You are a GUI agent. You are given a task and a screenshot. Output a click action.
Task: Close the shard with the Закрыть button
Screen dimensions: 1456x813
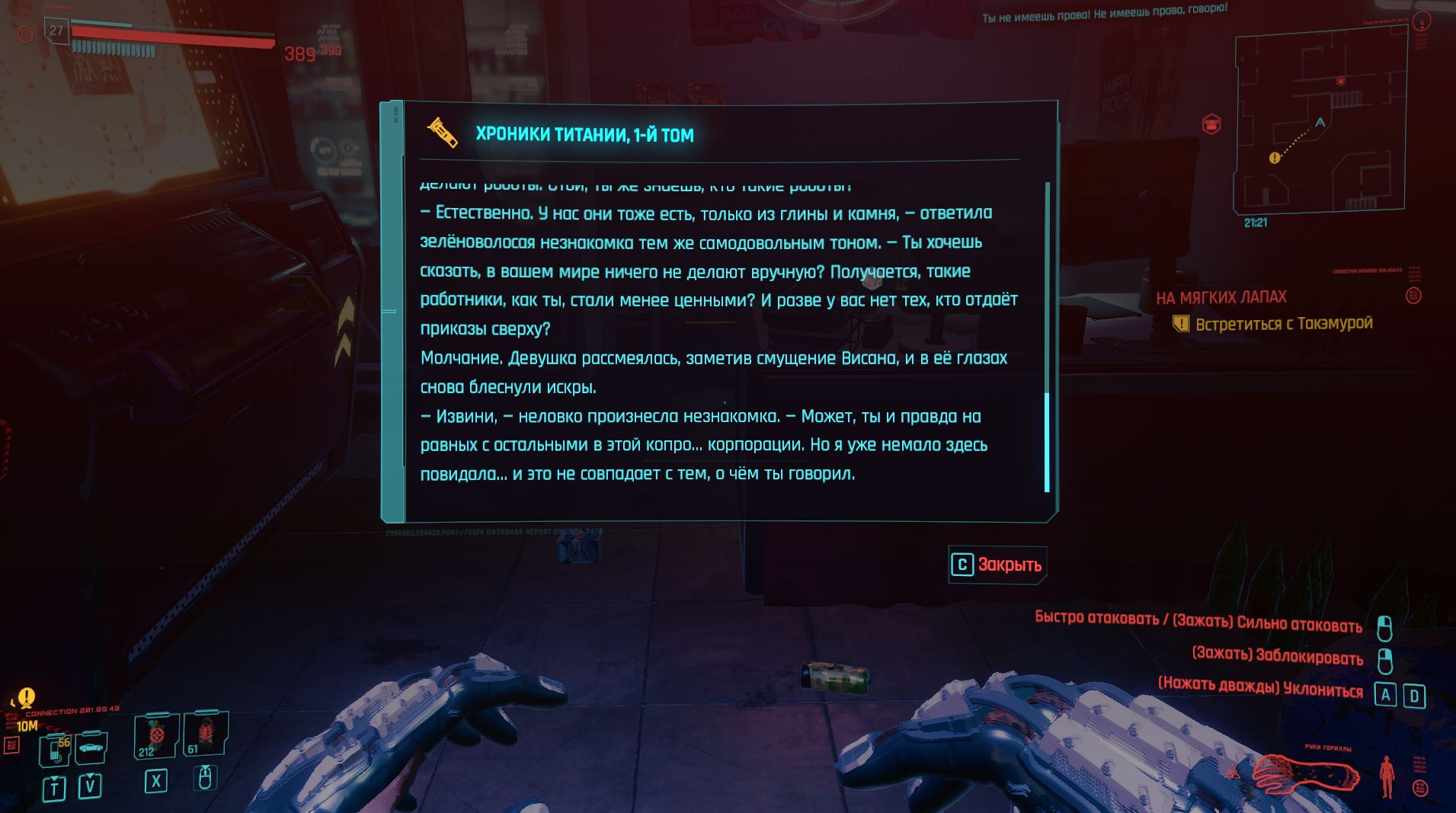point(997,565)
